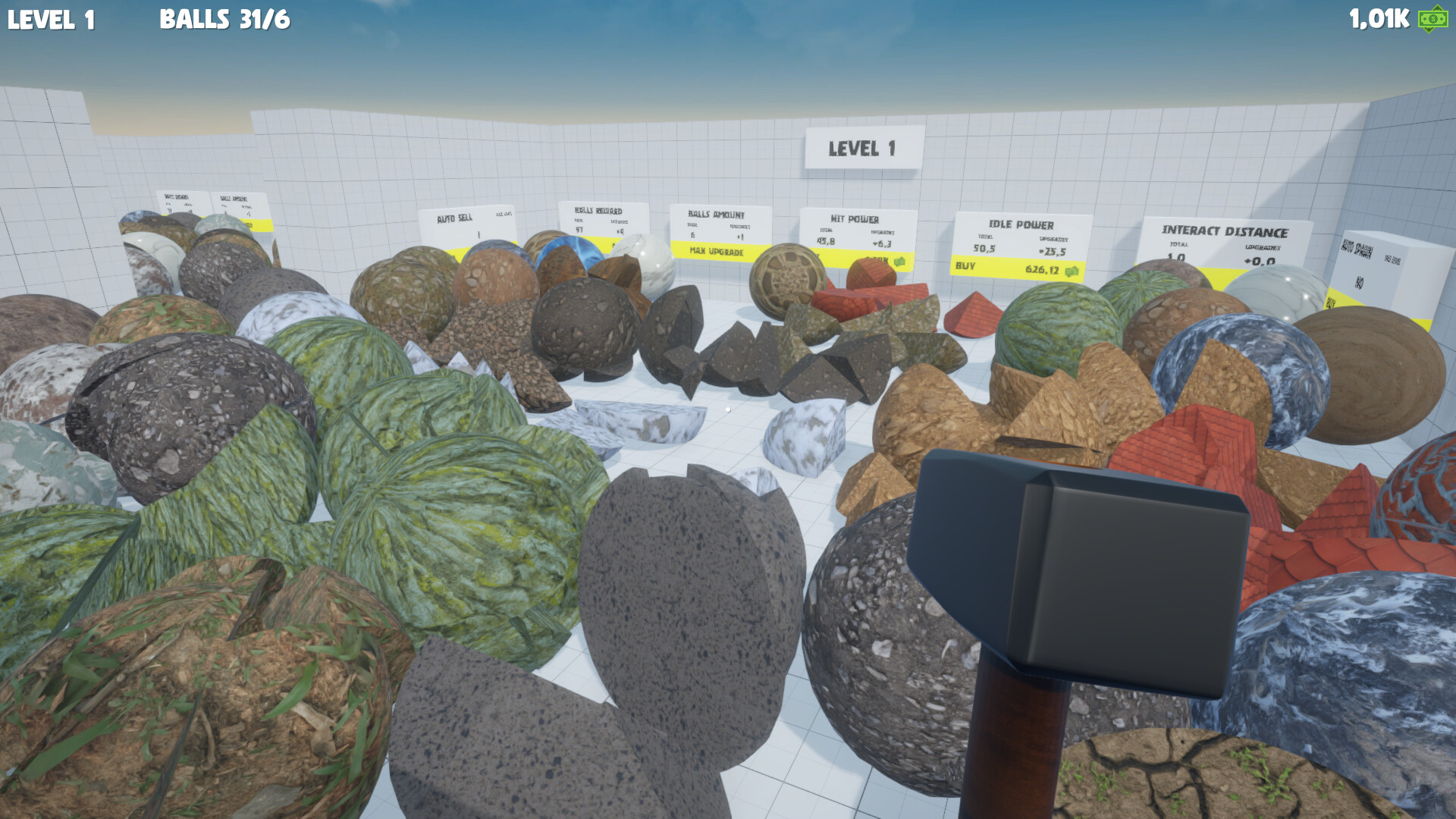Click the cash icon on the Idle Power BUY bar

(x=1070, y=271)
